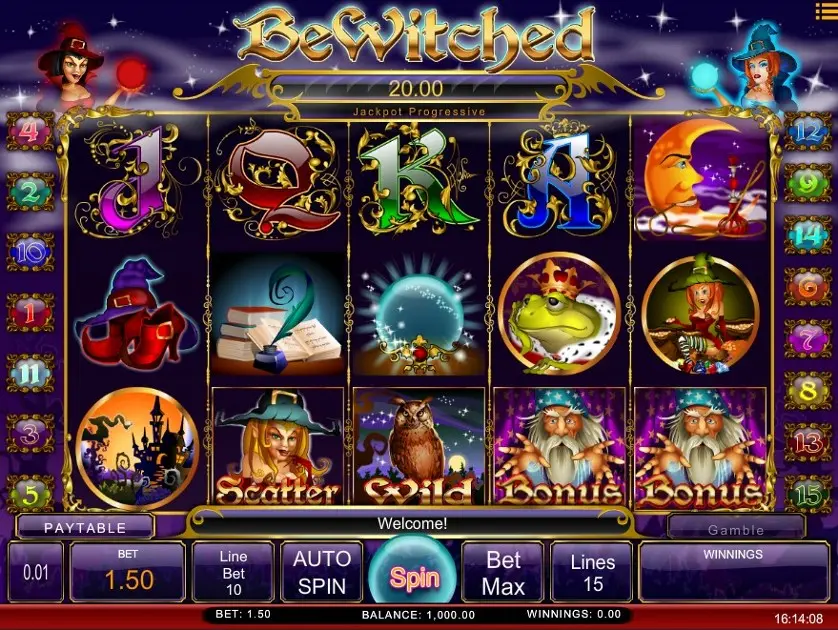Click payline 11 marker
This screenshot has height=630, width=838.
[x=30, y=373]
